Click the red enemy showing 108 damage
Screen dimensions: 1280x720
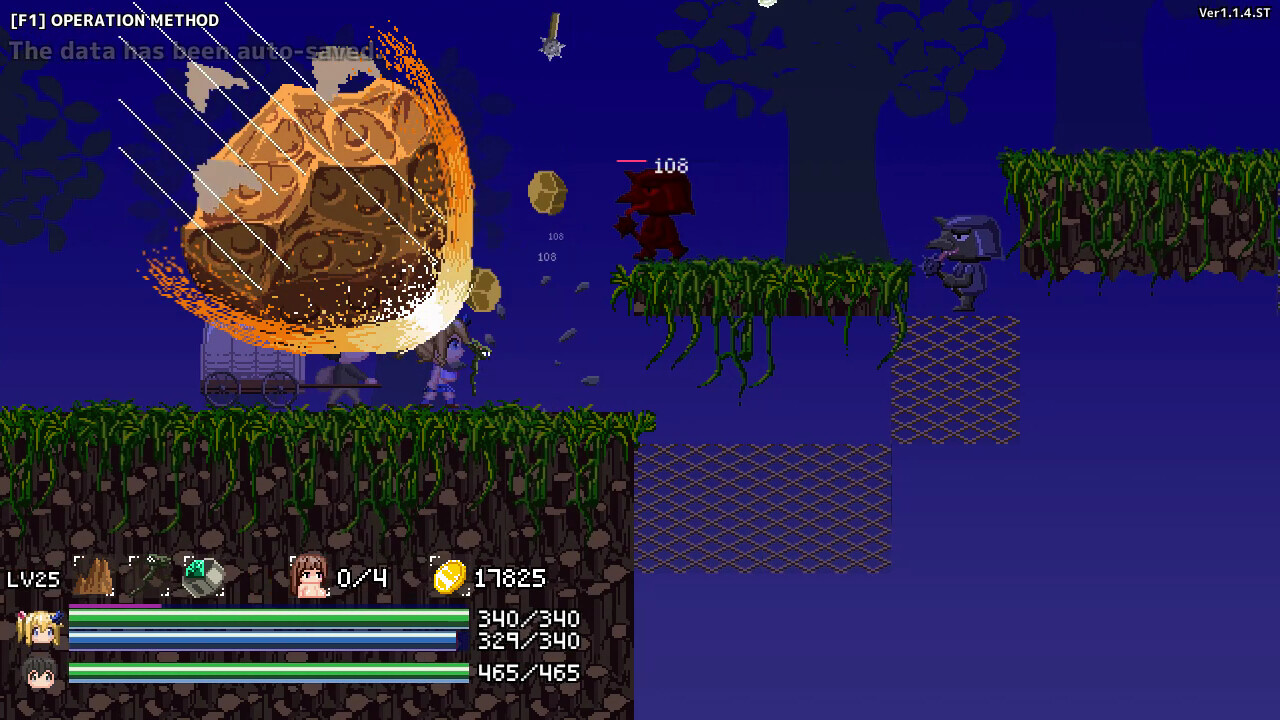(660, 215)
